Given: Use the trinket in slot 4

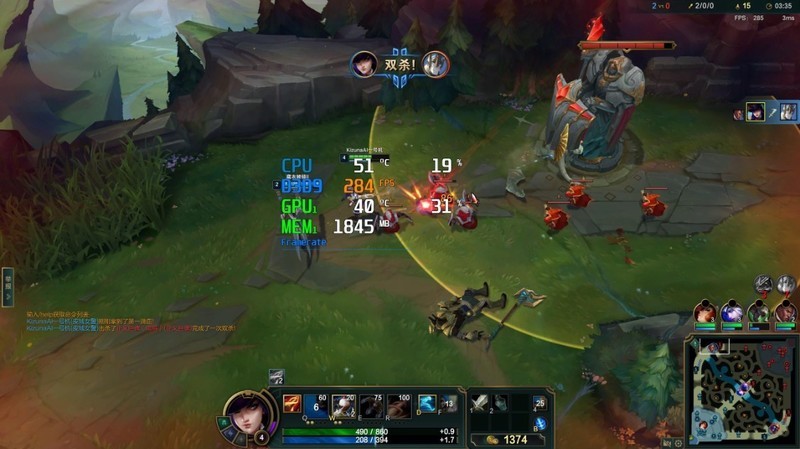Looking at the screenshot, I should 540,403.
